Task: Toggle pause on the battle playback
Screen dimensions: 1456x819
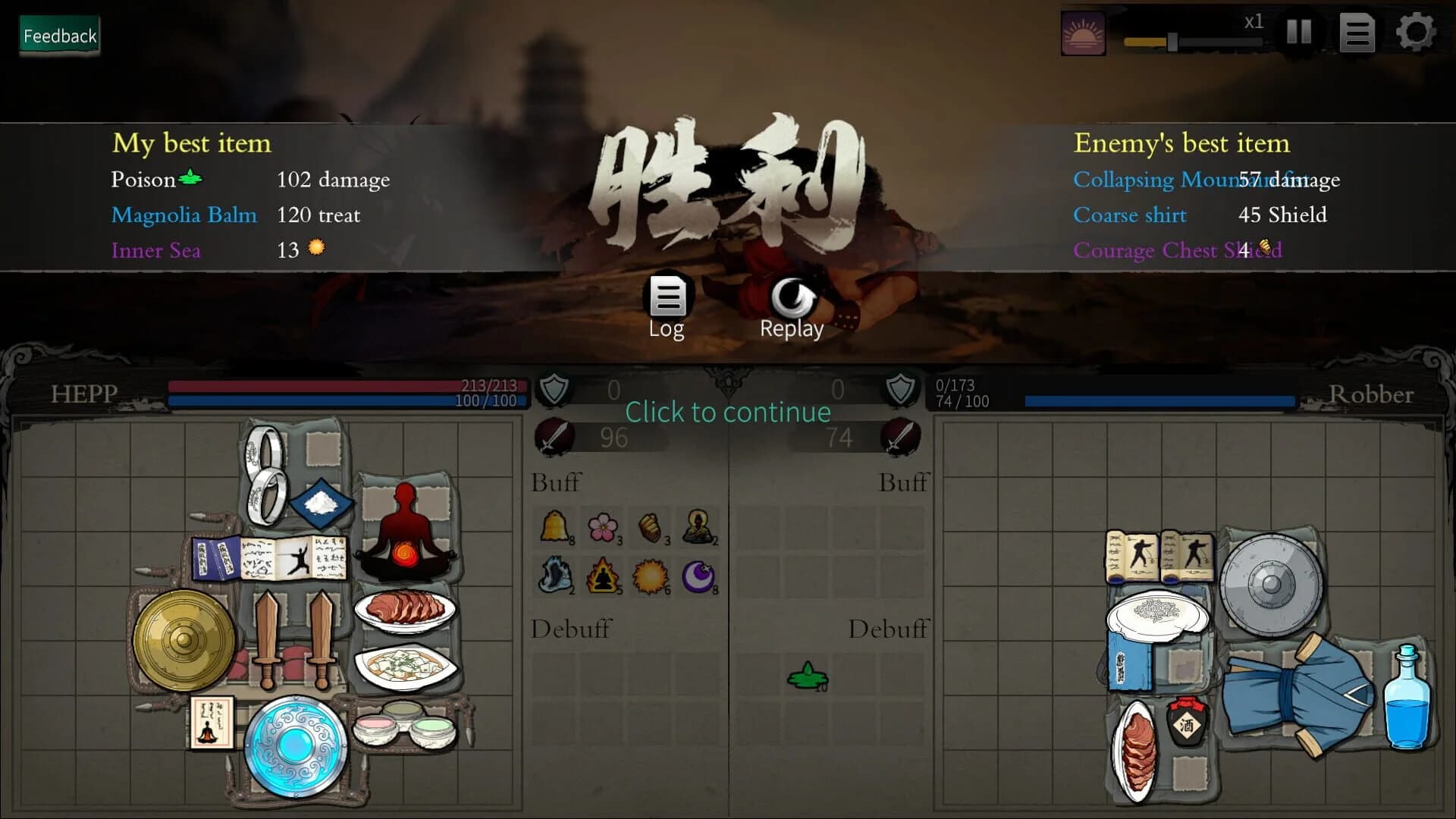Action: [1299, 33]
